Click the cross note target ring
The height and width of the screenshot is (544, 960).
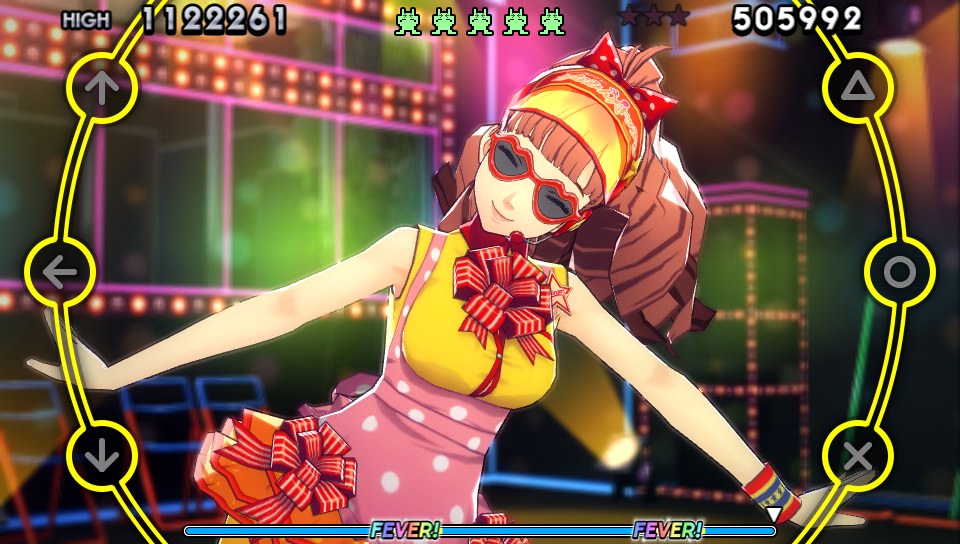point(857,456)
